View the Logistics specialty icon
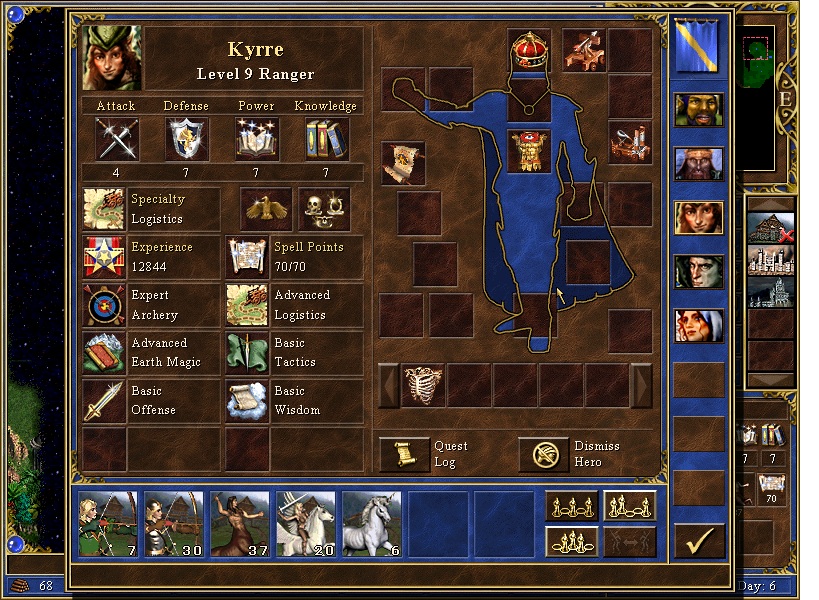Viewport: 819px width, 600px height. click(x=104, y=209)
